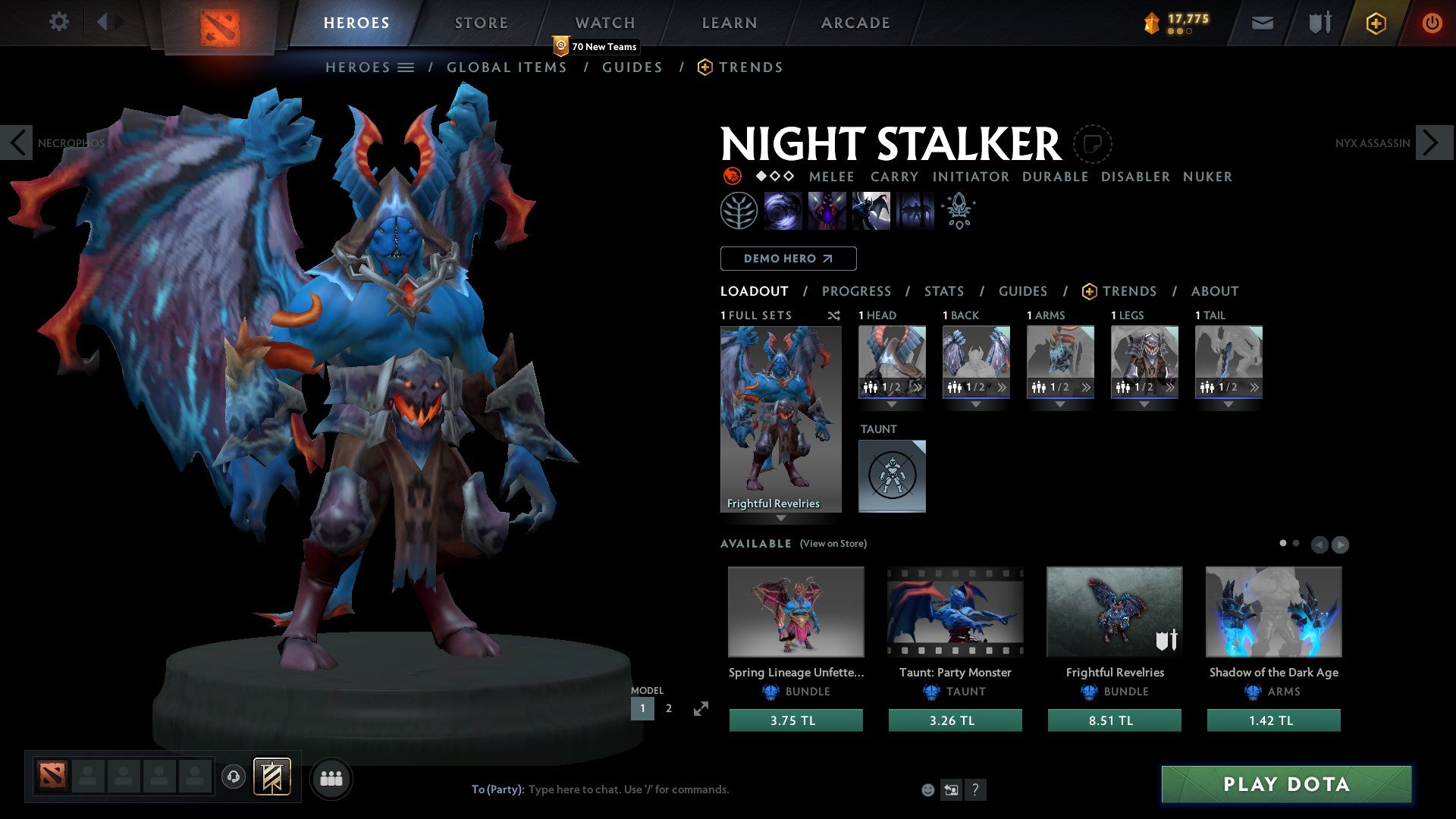Expand the HEAD slot item dropdown arrow

[x=892, y=406]
